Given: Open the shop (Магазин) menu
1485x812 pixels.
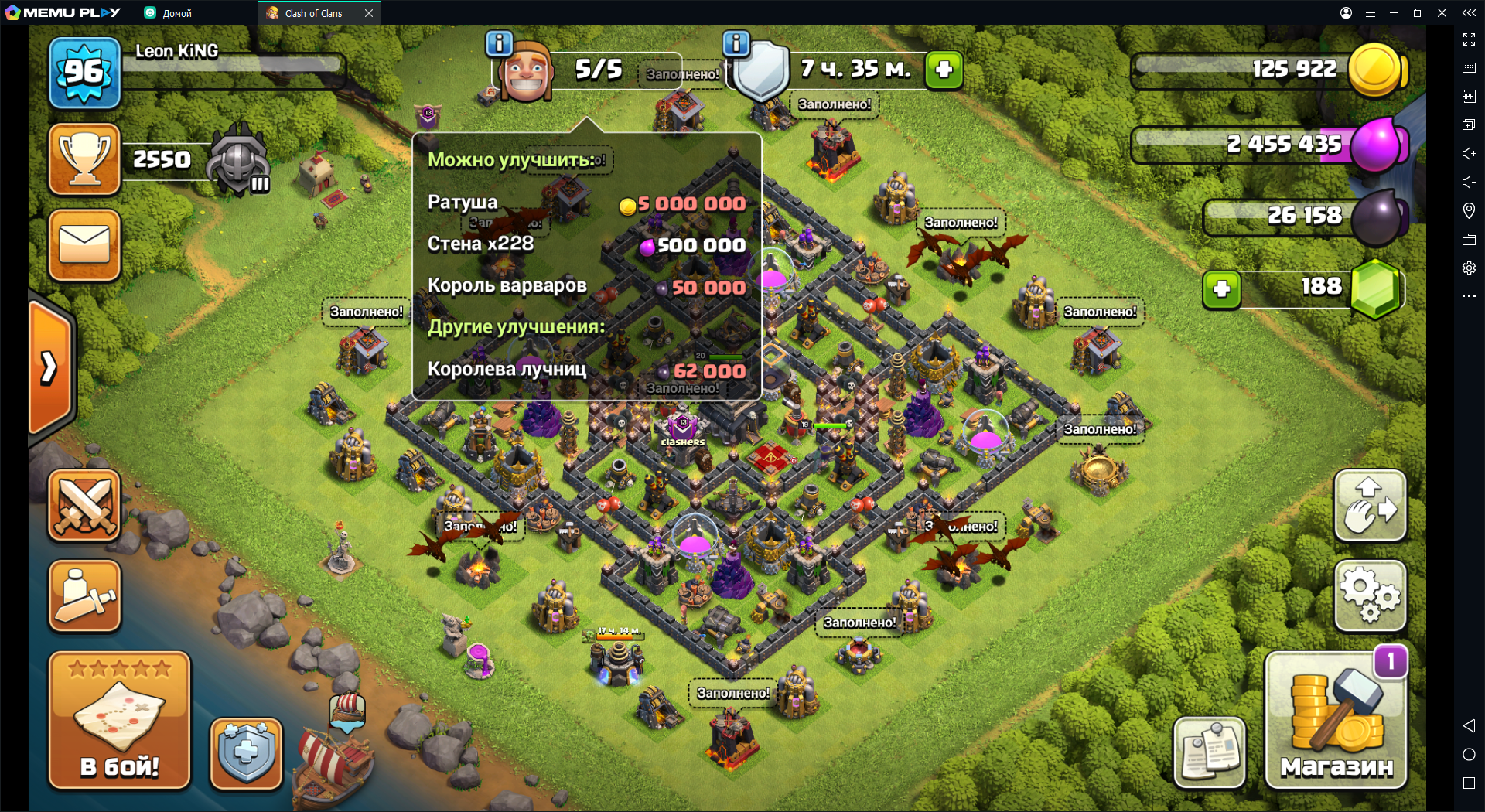Looking at the screenshot, I should 1336,721.
